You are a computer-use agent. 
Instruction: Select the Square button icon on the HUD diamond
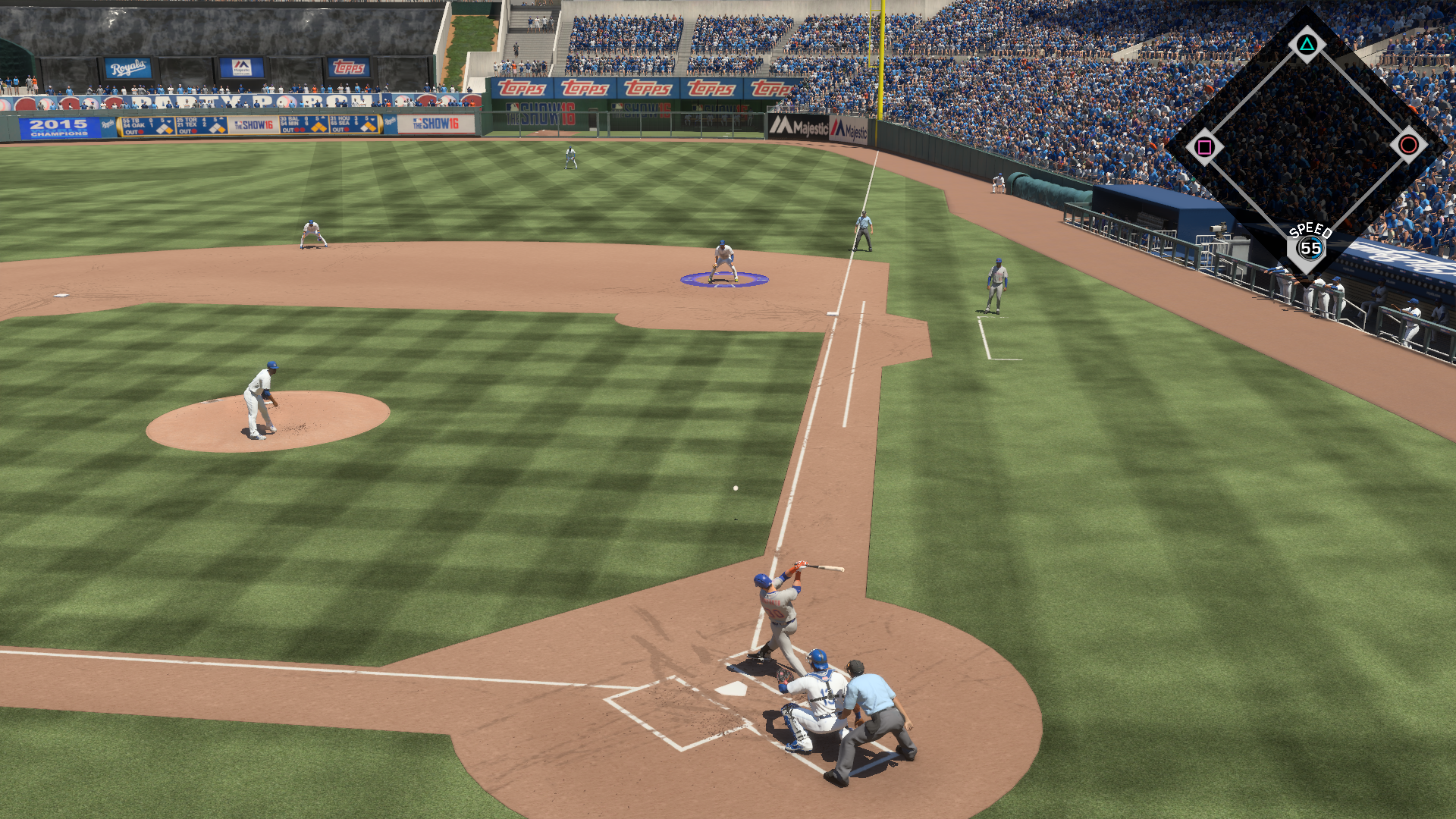(1205, 146)
